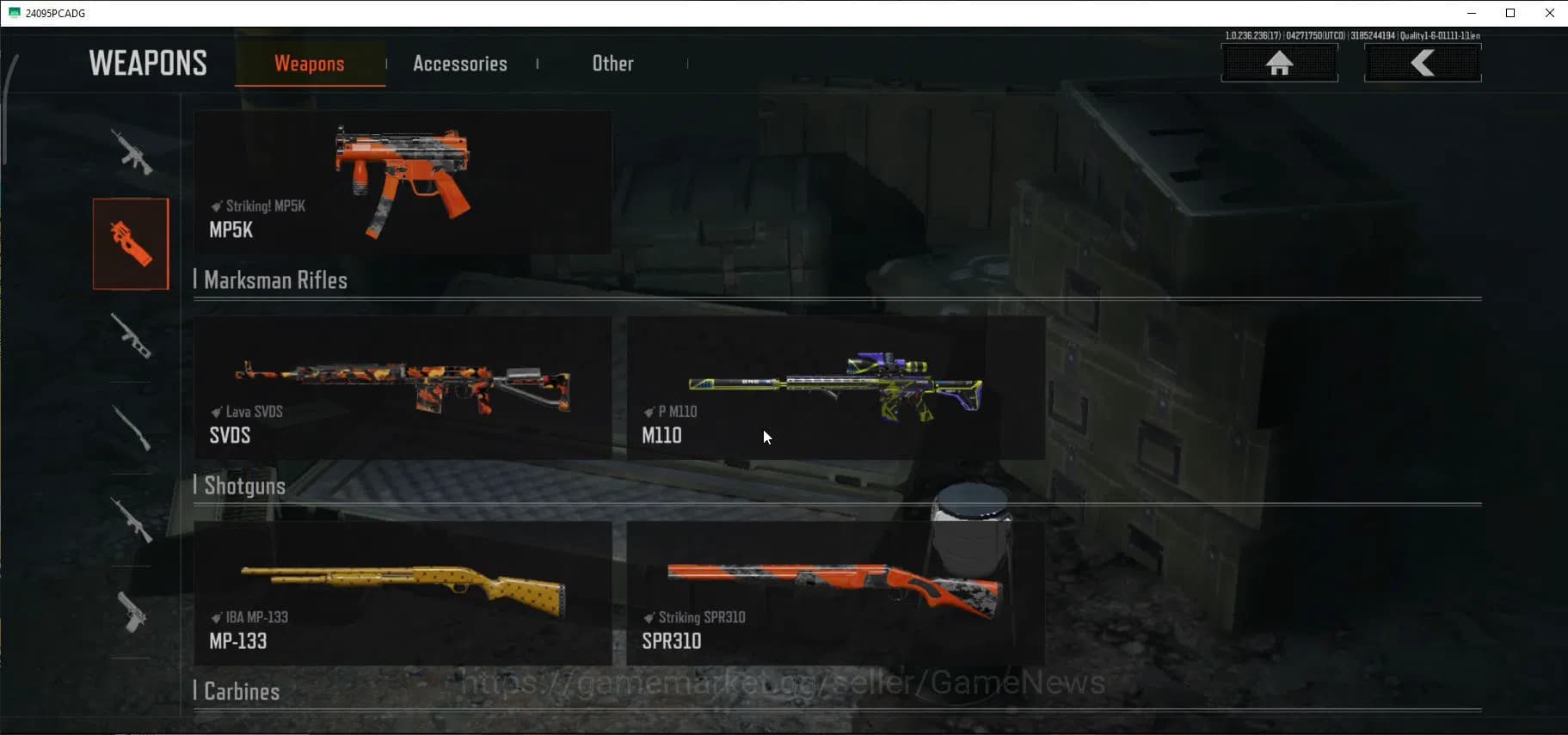1568x735 pixels.
Task: Expand the Carbines section header
Action: coord(241,690)
